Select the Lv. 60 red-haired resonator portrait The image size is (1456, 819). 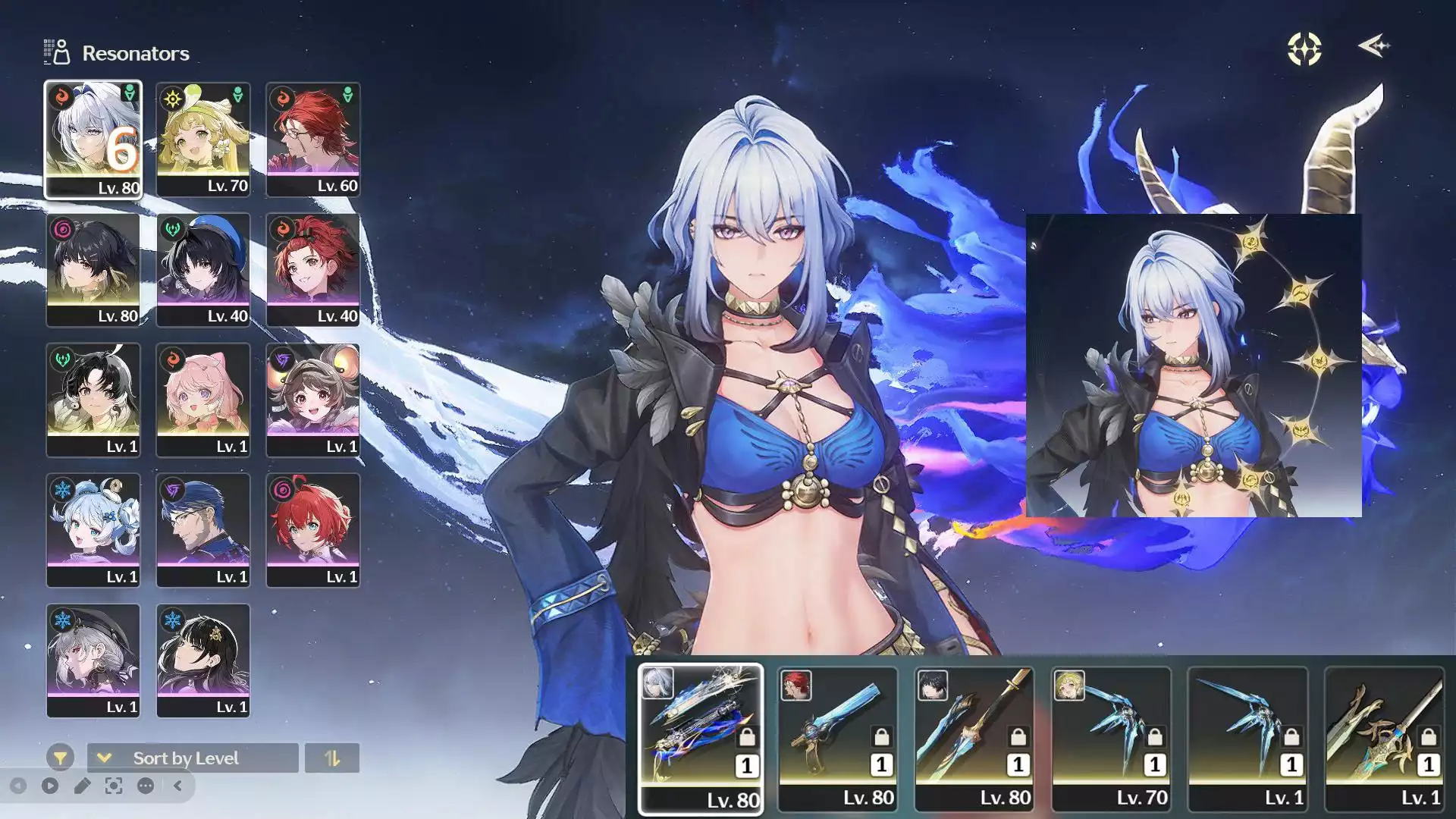(312, 139)
